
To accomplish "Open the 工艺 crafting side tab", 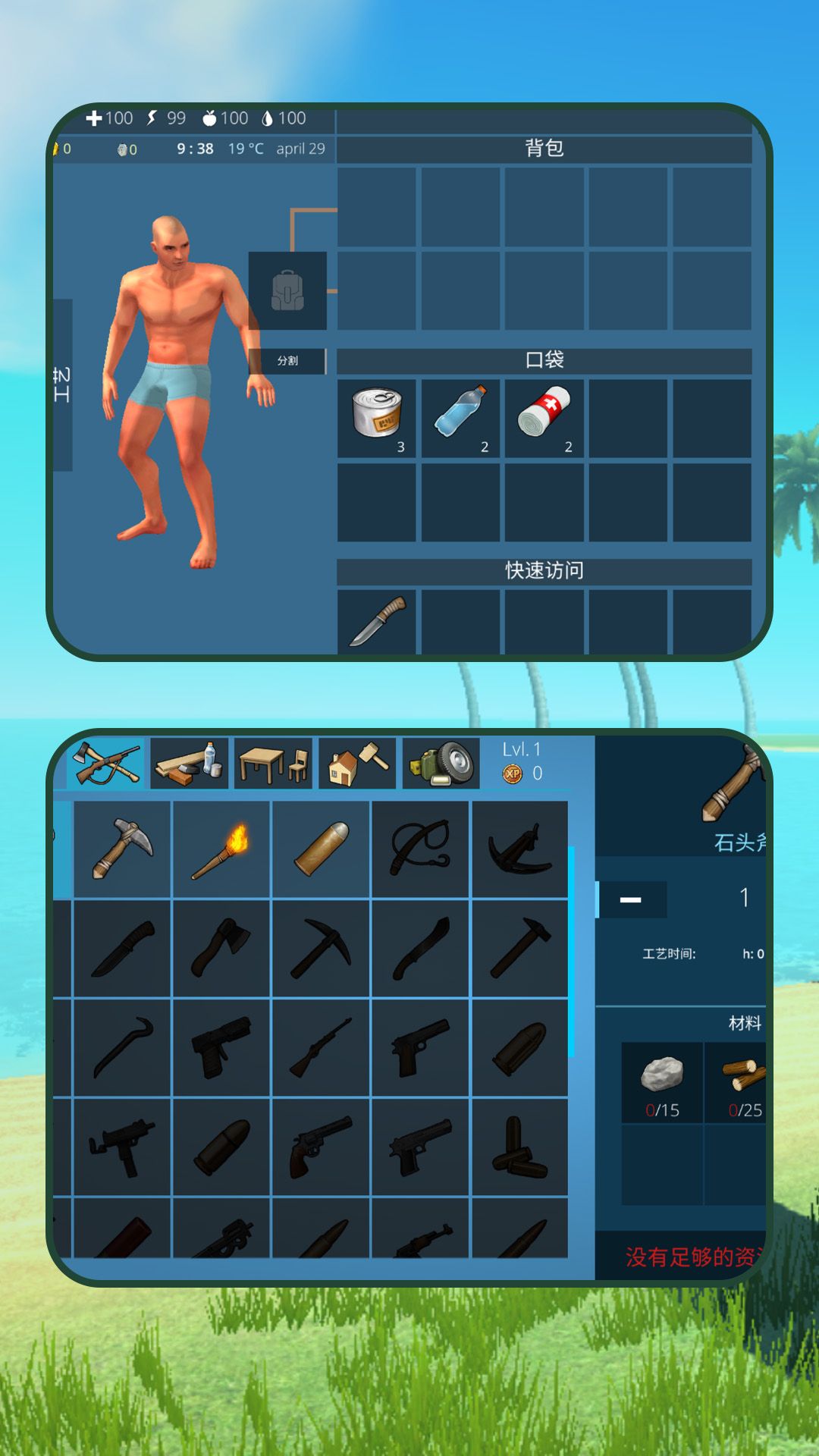I will click(62, 384).
